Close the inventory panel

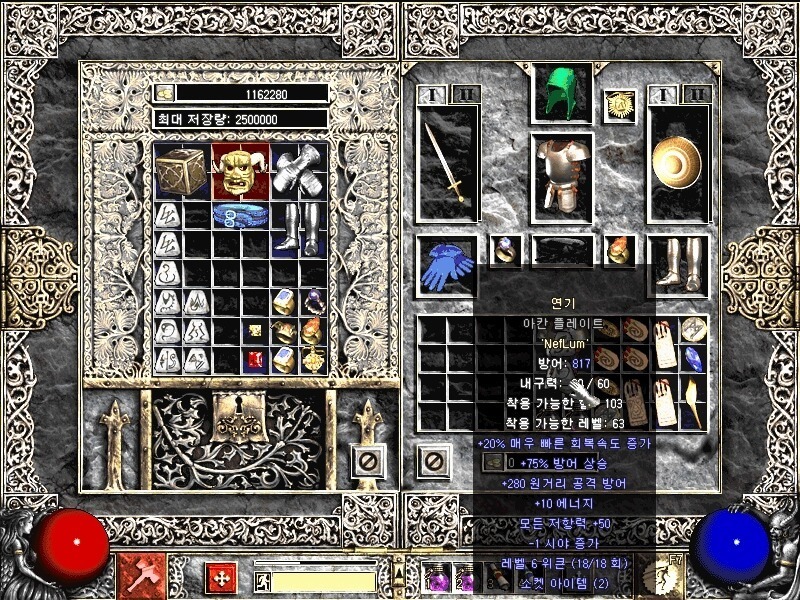433,461
